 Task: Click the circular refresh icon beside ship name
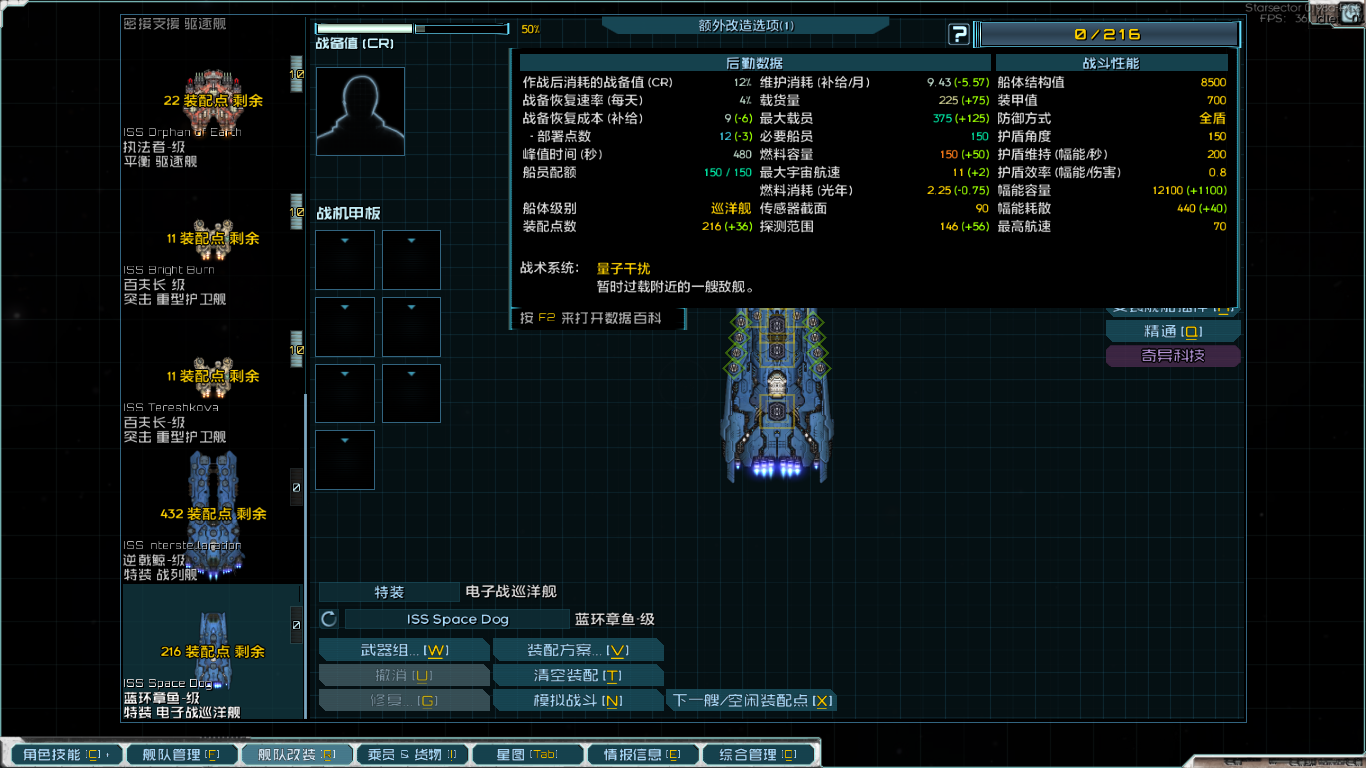[328, 618]
